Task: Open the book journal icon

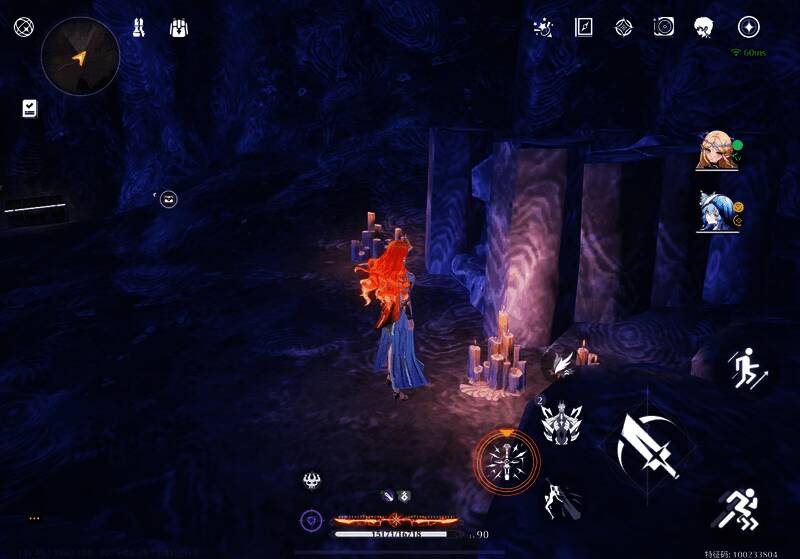Action: [x=583, y=27]
